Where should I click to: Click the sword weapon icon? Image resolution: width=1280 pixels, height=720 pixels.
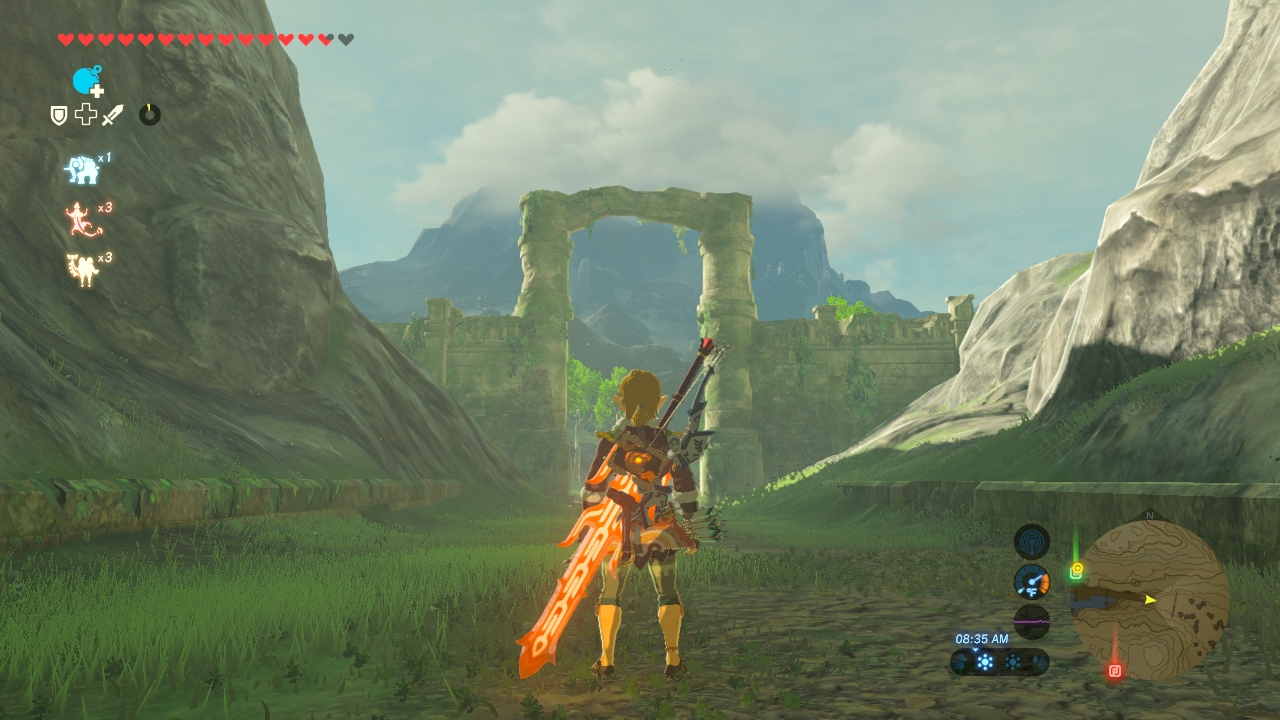[x=111, y=115]
